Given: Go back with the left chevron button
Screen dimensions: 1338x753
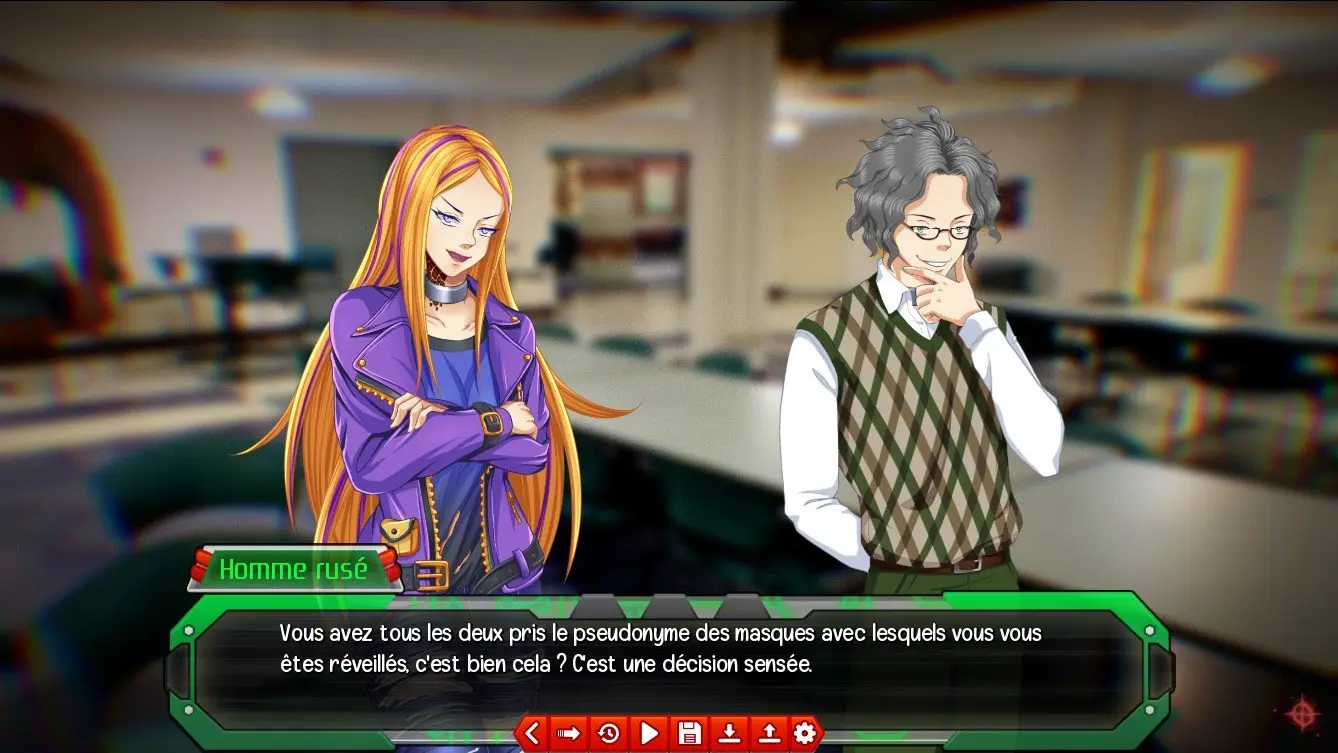Looking at the screenshot, I should [531, 734].
